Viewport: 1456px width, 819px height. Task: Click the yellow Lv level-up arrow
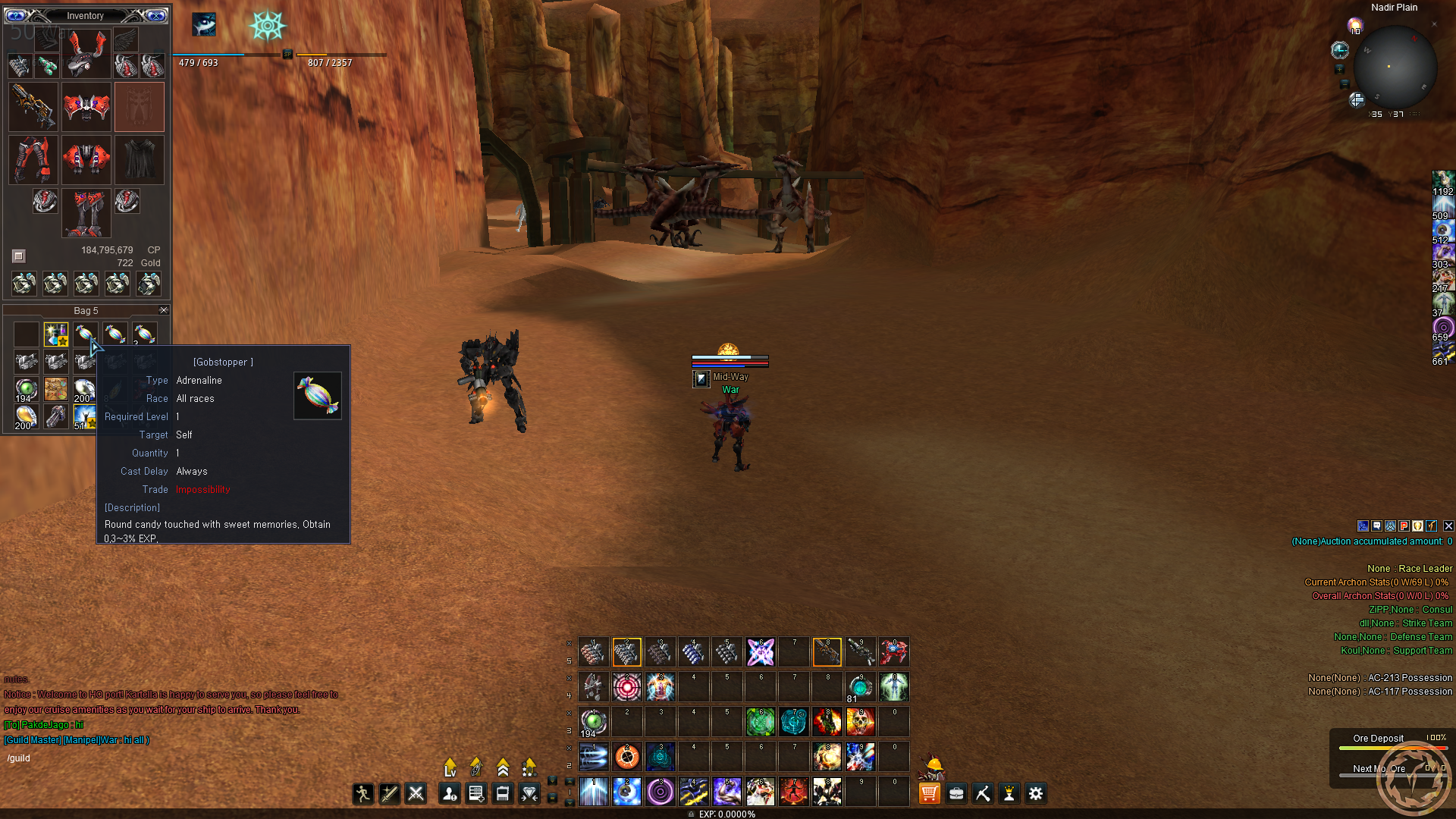(x=450, y=767)
